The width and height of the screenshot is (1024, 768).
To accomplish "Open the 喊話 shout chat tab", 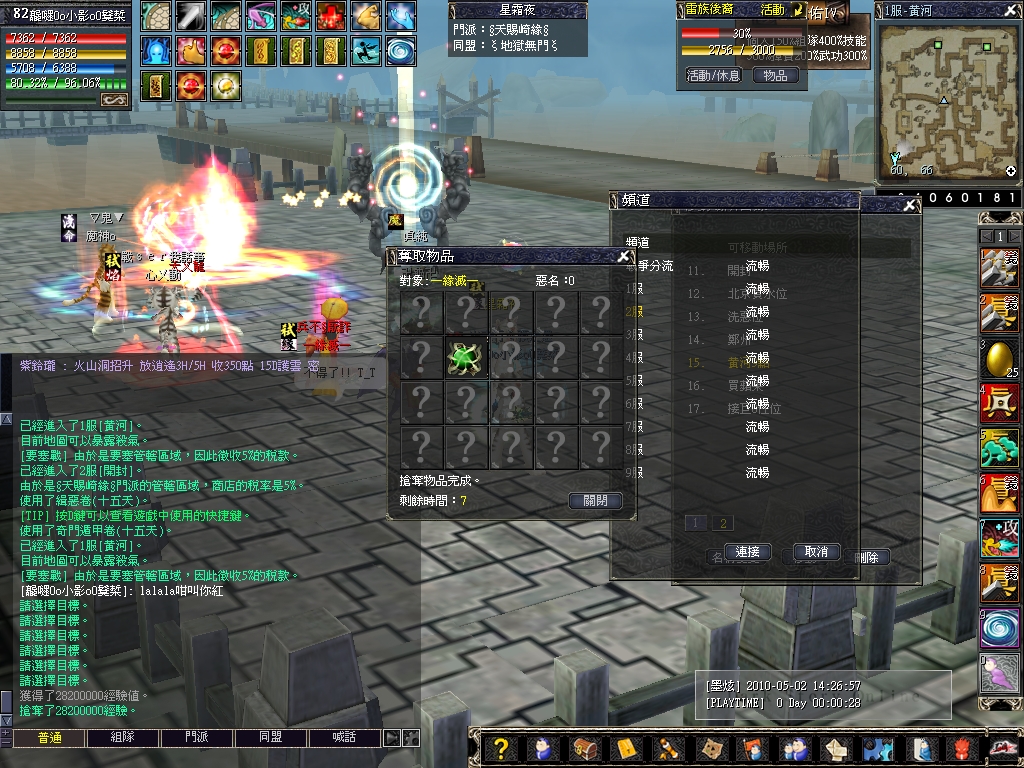I will pyautogui.click(x=345, y=738).
